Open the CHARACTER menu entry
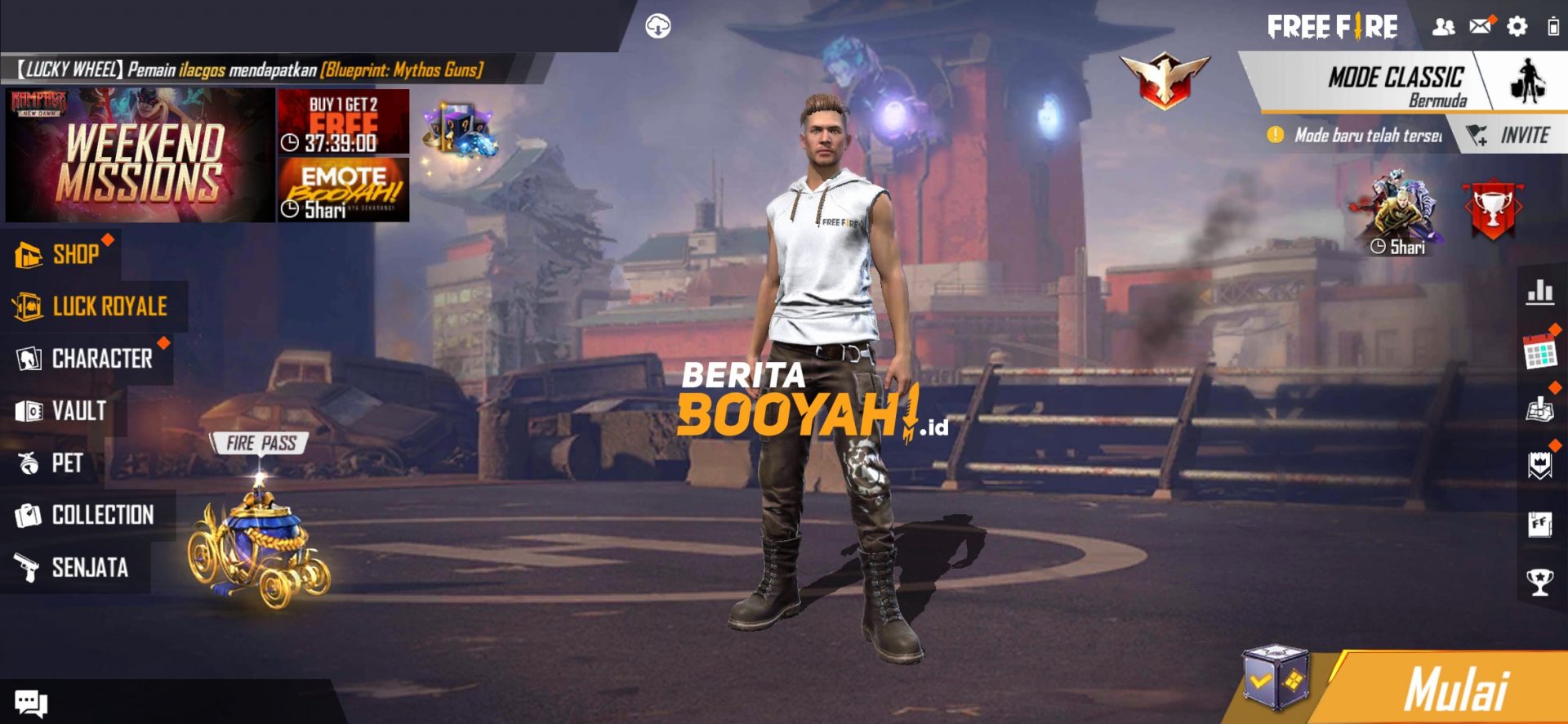Viewport: 1568px width, 724px height. point(102,357)
